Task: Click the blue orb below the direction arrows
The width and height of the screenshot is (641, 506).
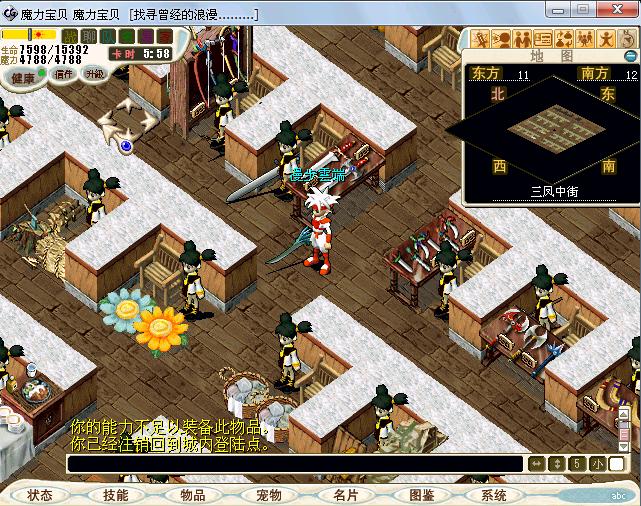Action: click(x=126, y=146)
